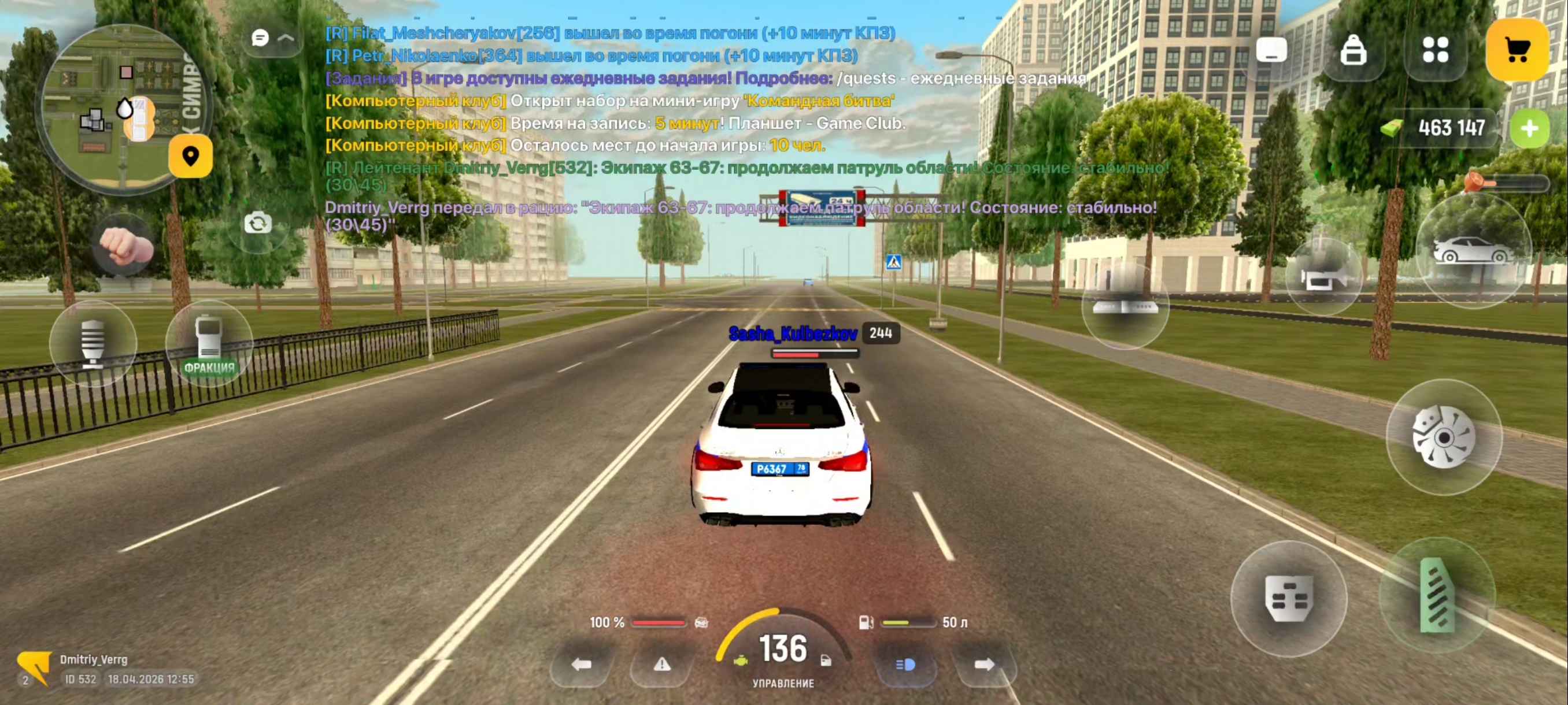Screen dimensions: 1568x705
Task: Tap the circular minimap
Action: coord(122,109)
